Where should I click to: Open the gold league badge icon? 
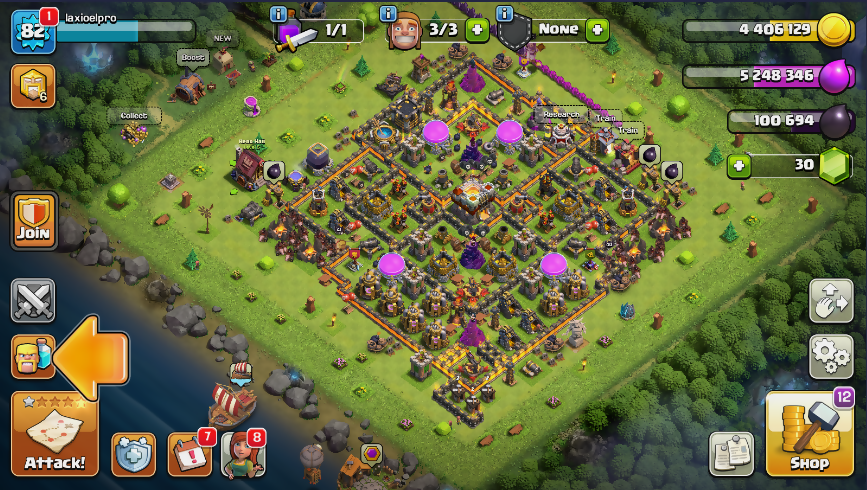point(32,86)
